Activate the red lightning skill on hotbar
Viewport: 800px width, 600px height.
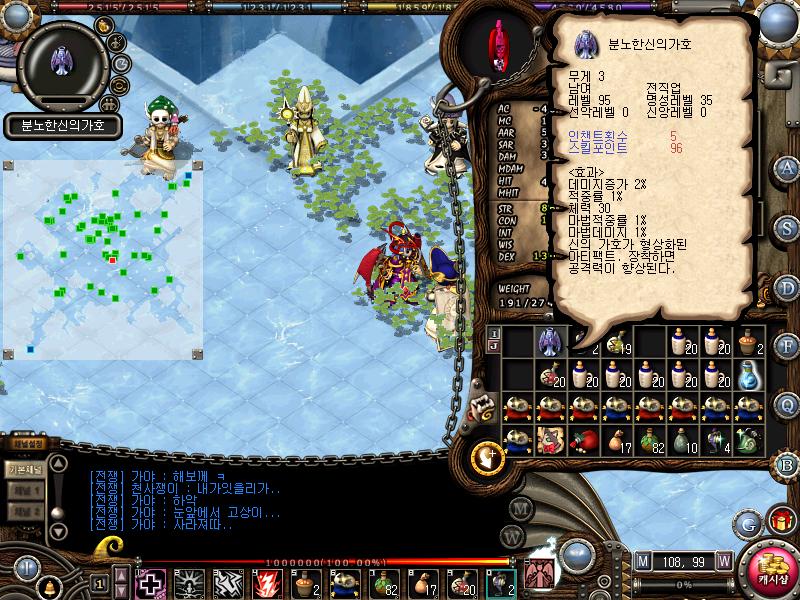pyautogui.click(x=268, y=582)
